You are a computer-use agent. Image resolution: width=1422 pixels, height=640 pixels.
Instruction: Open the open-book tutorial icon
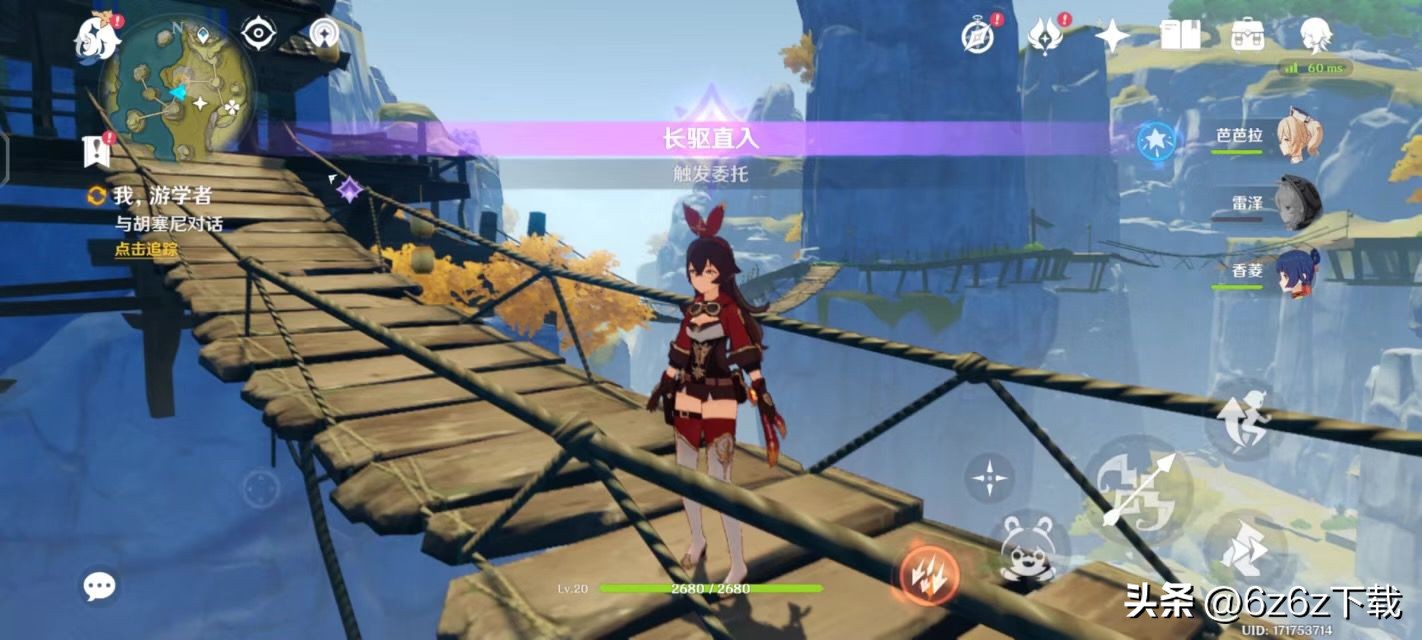pos(1180,36)
